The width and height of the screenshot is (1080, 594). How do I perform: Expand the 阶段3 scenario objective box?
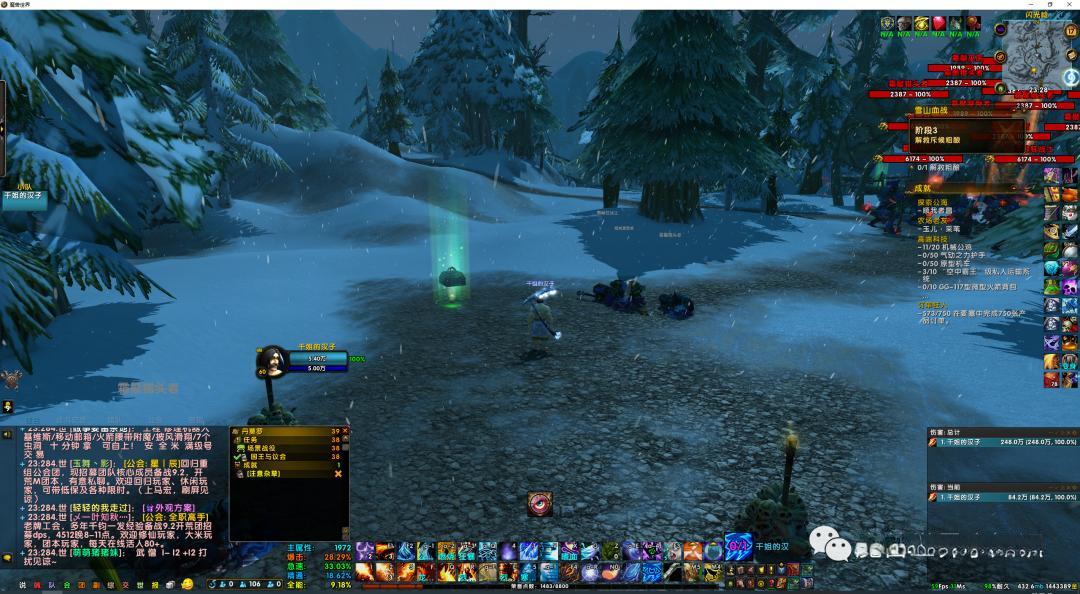(953, 134)
